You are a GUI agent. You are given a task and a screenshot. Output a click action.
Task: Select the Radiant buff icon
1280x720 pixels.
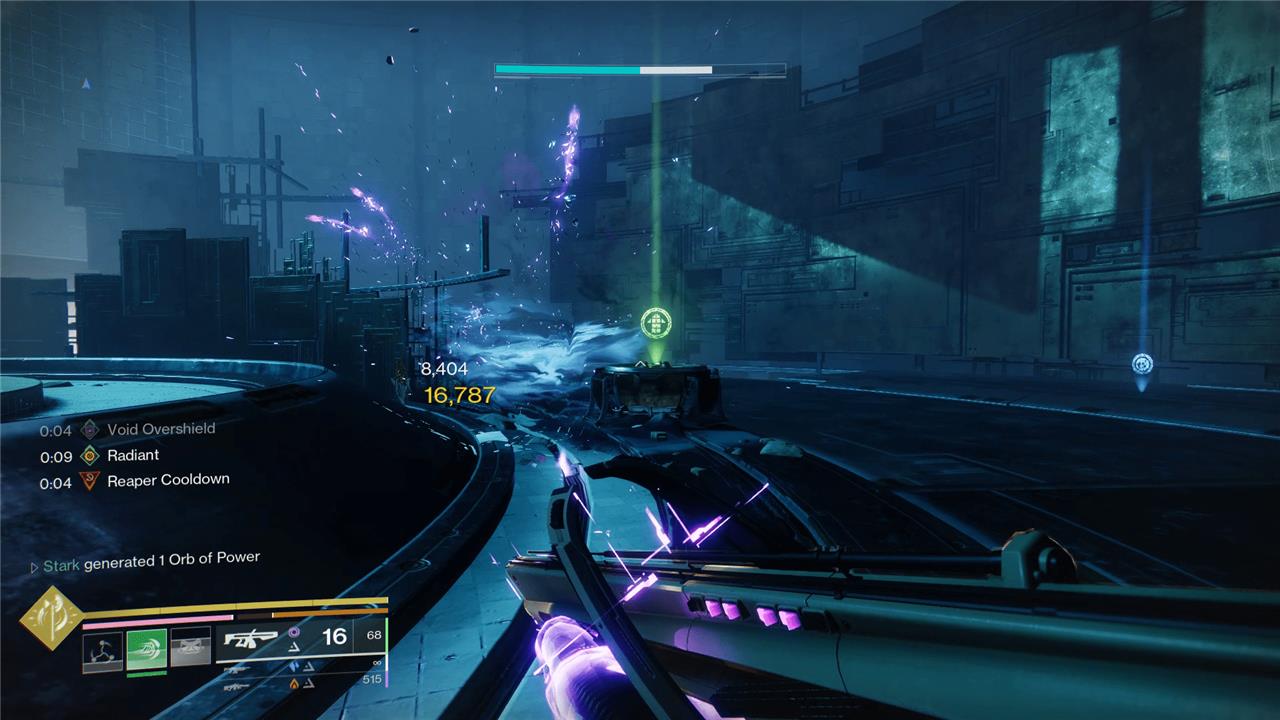90,456
